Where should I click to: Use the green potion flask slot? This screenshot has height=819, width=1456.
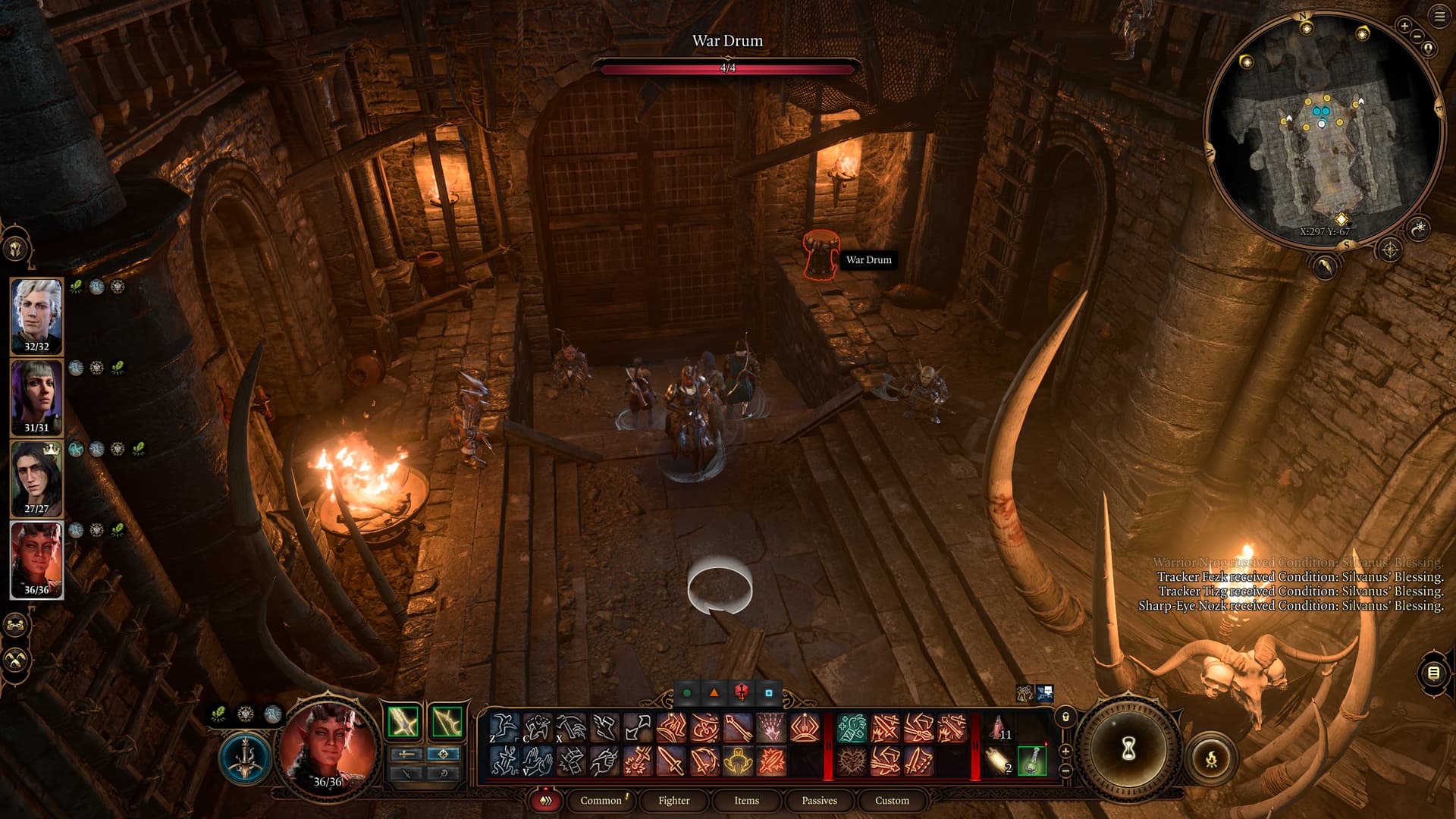click(x=1031, y=761)
